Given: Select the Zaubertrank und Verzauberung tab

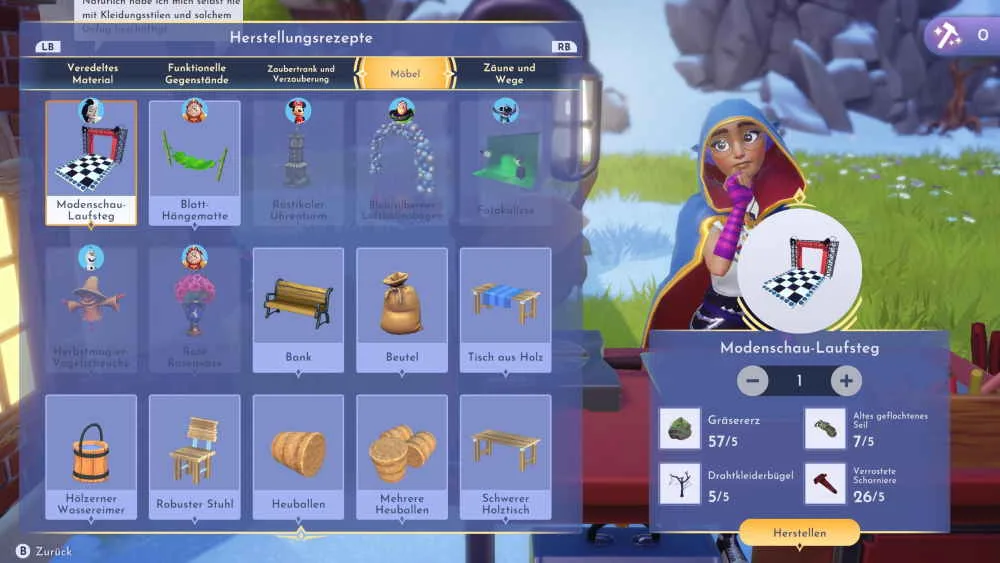Looking at the screenshot, I should tap(301, 73).
